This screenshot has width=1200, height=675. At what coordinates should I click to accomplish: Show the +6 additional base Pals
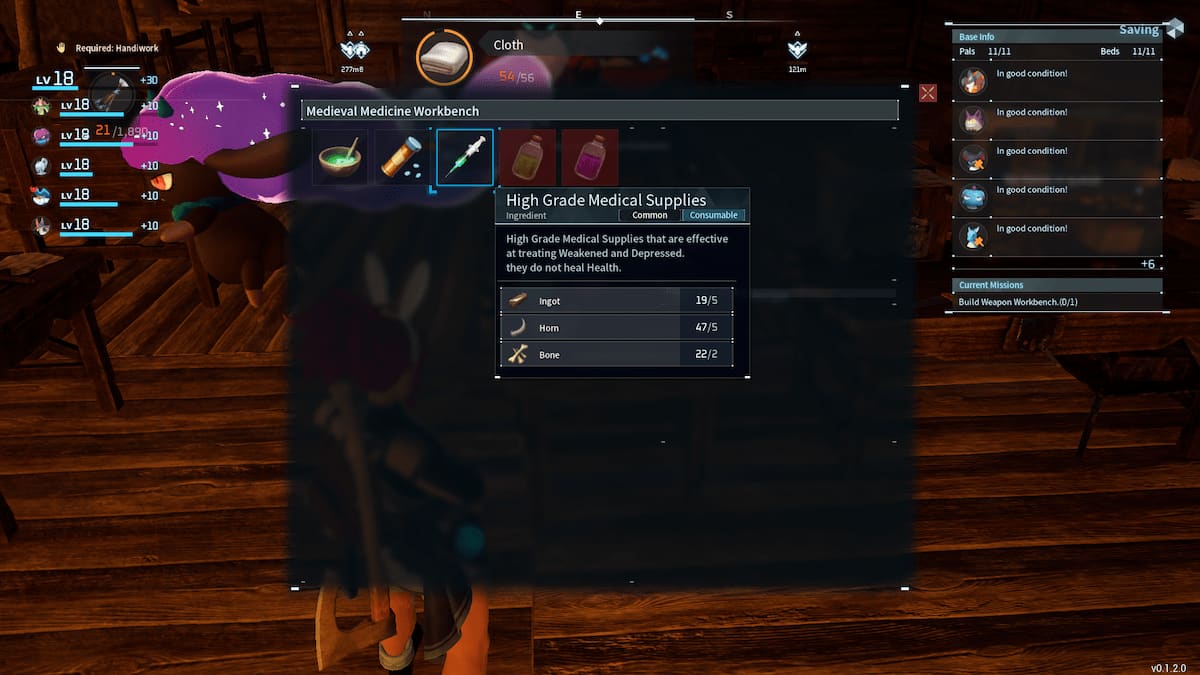click(x=1148, y=263)
